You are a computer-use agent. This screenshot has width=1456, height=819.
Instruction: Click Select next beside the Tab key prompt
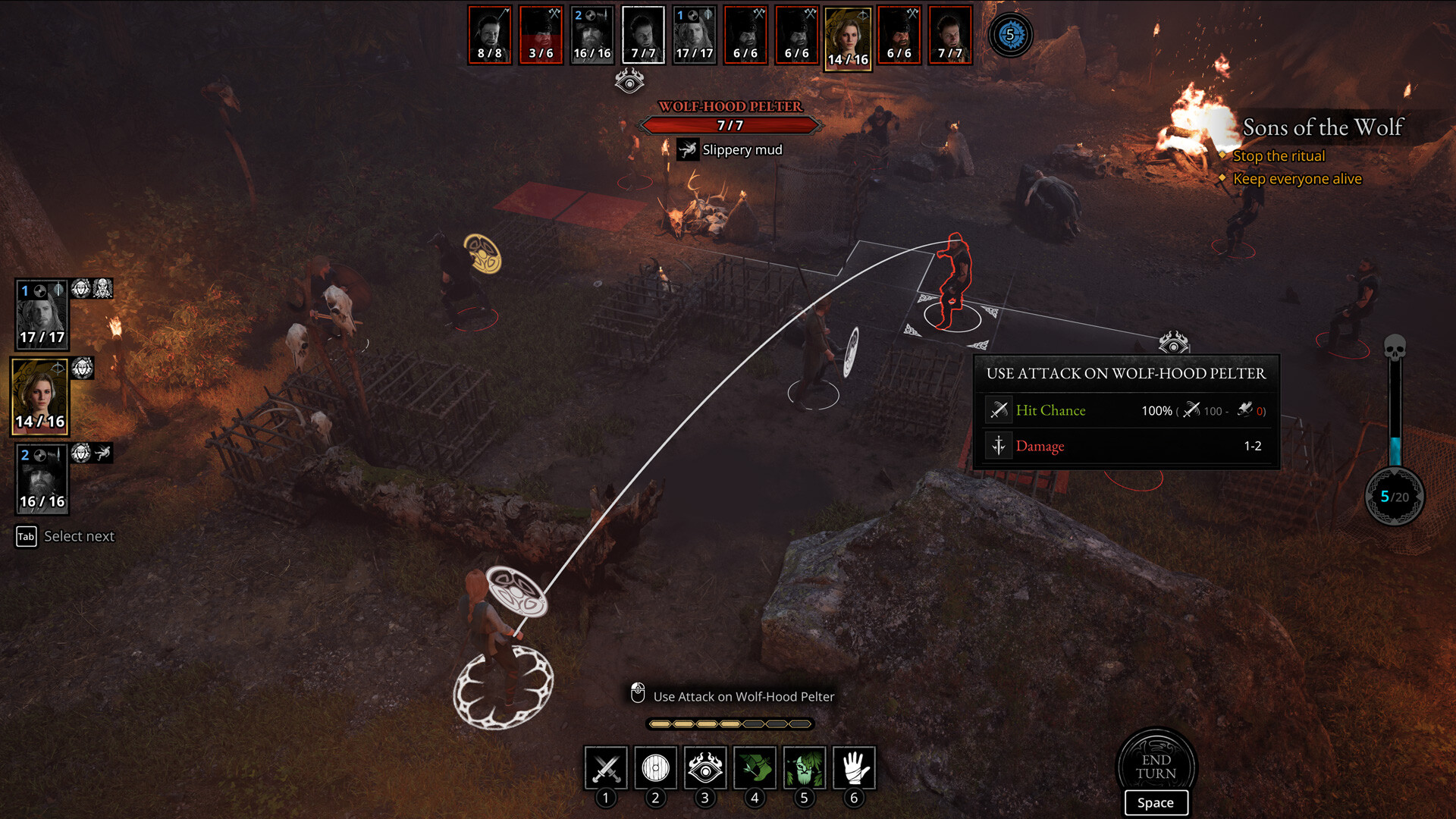(78, 536)
